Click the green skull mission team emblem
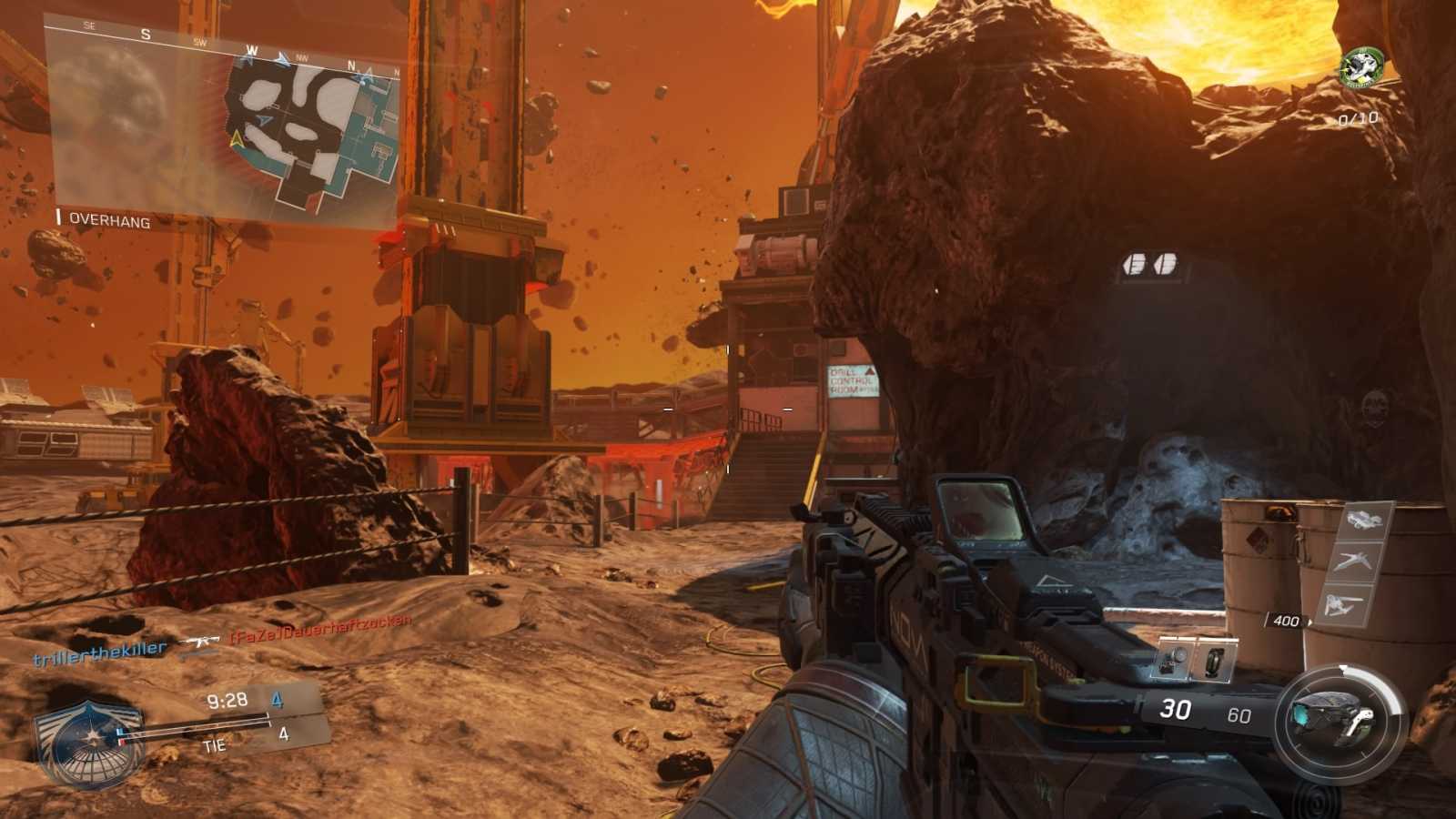The image size is (1456, 819). tap(1360, 67)
